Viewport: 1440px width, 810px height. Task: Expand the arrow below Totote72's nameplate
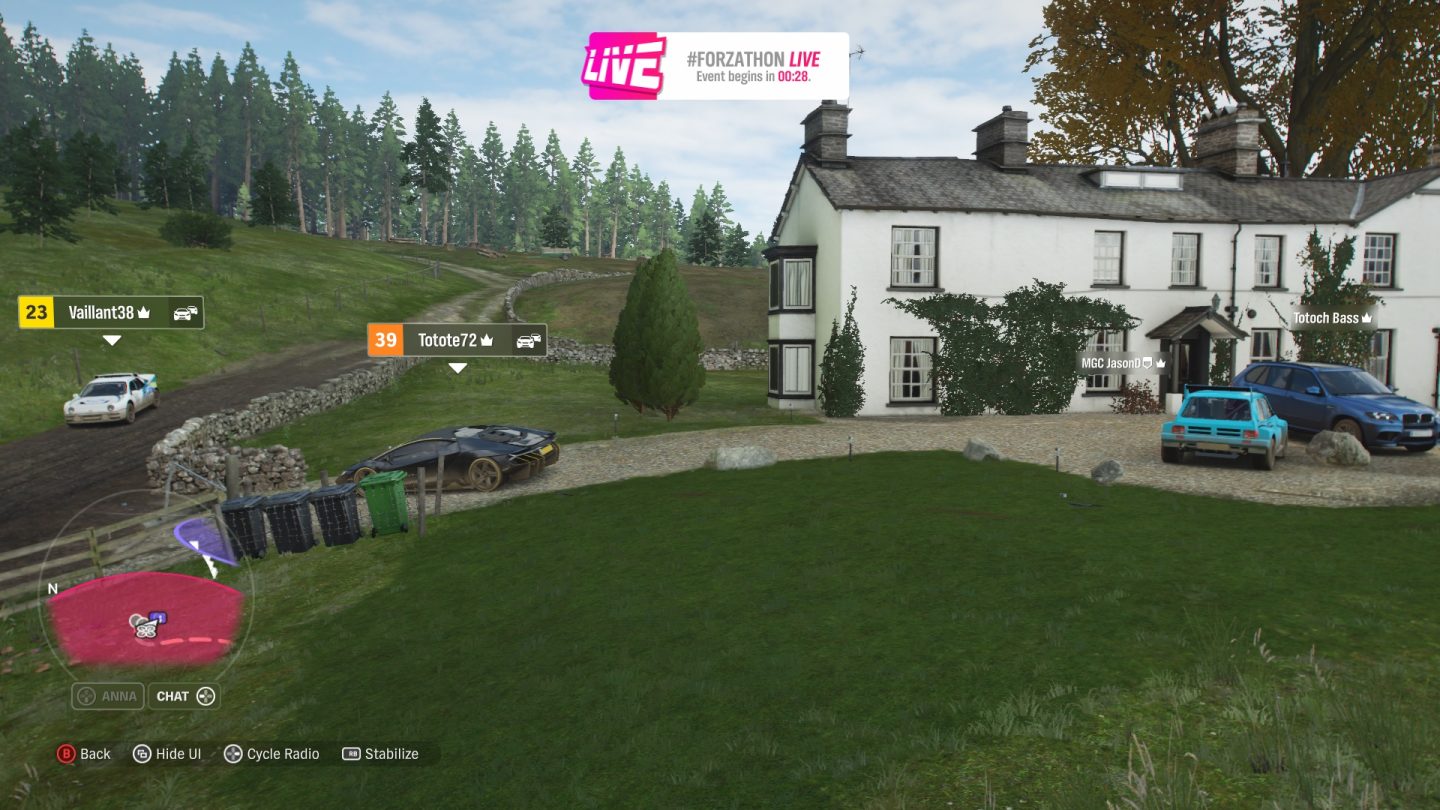point(458,367)
